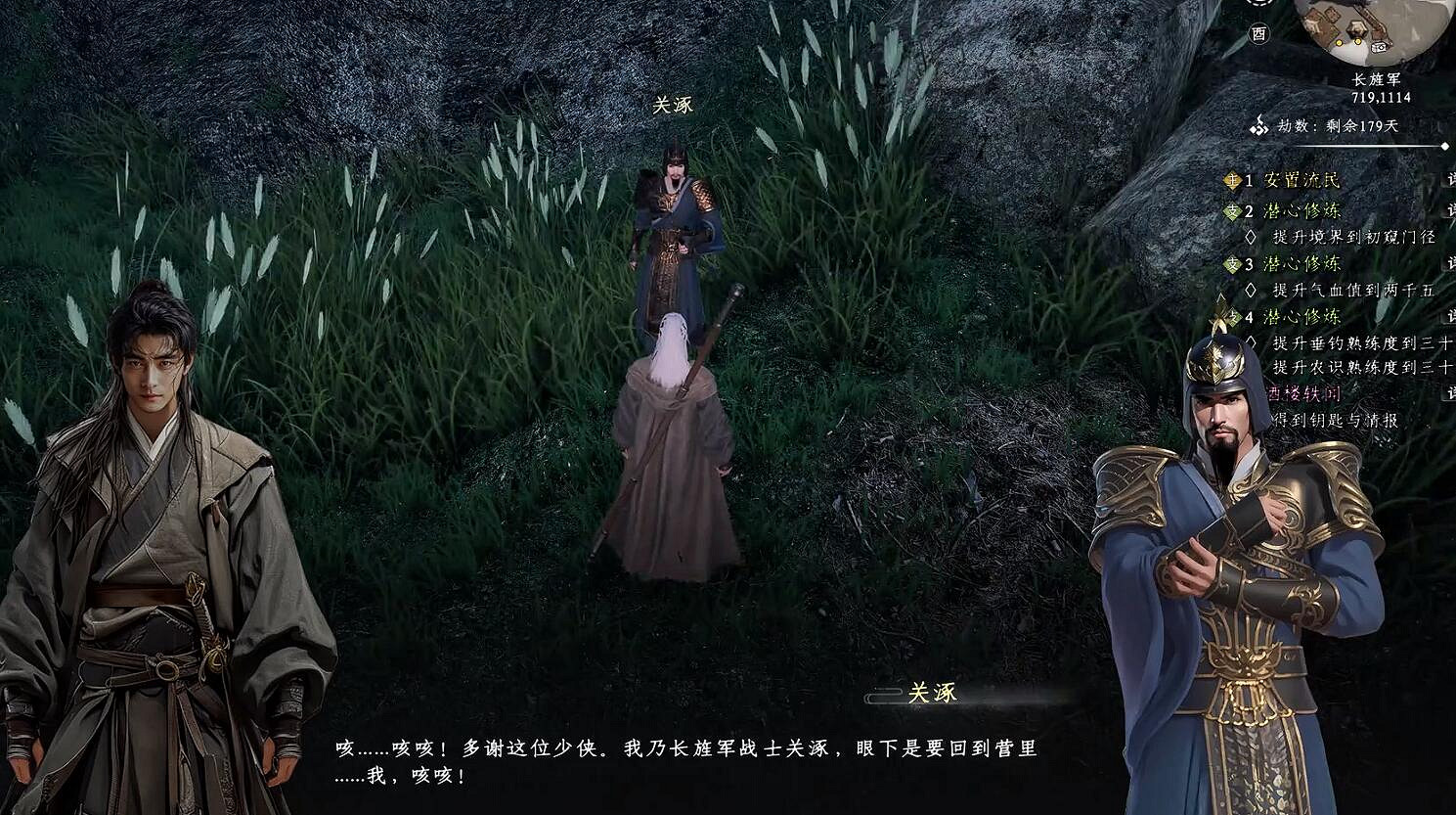Click the 支 badge next to quest 3 潜心修炼
Screen dimensions: 1456x815
pos(1230,265)
